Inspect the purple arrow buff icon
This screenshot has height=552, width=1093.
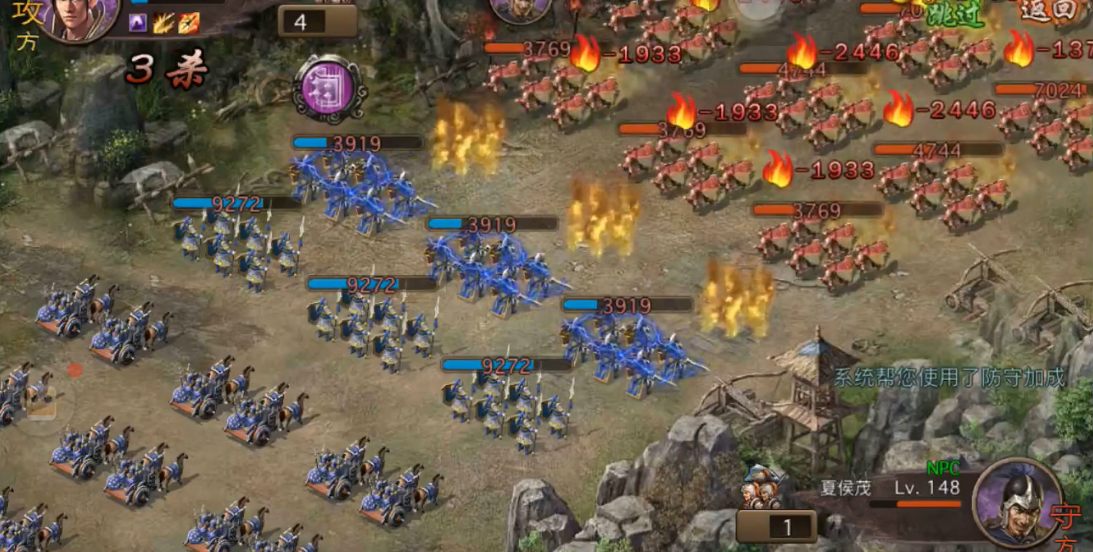click(139, 23)
